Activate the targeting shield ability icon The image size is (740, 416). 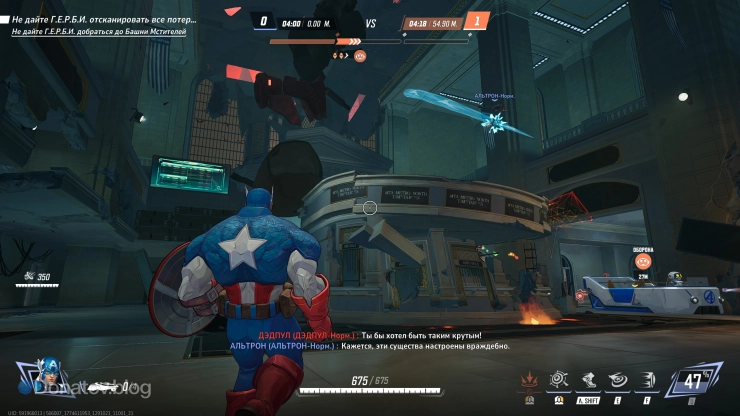[x=560, y=380]
